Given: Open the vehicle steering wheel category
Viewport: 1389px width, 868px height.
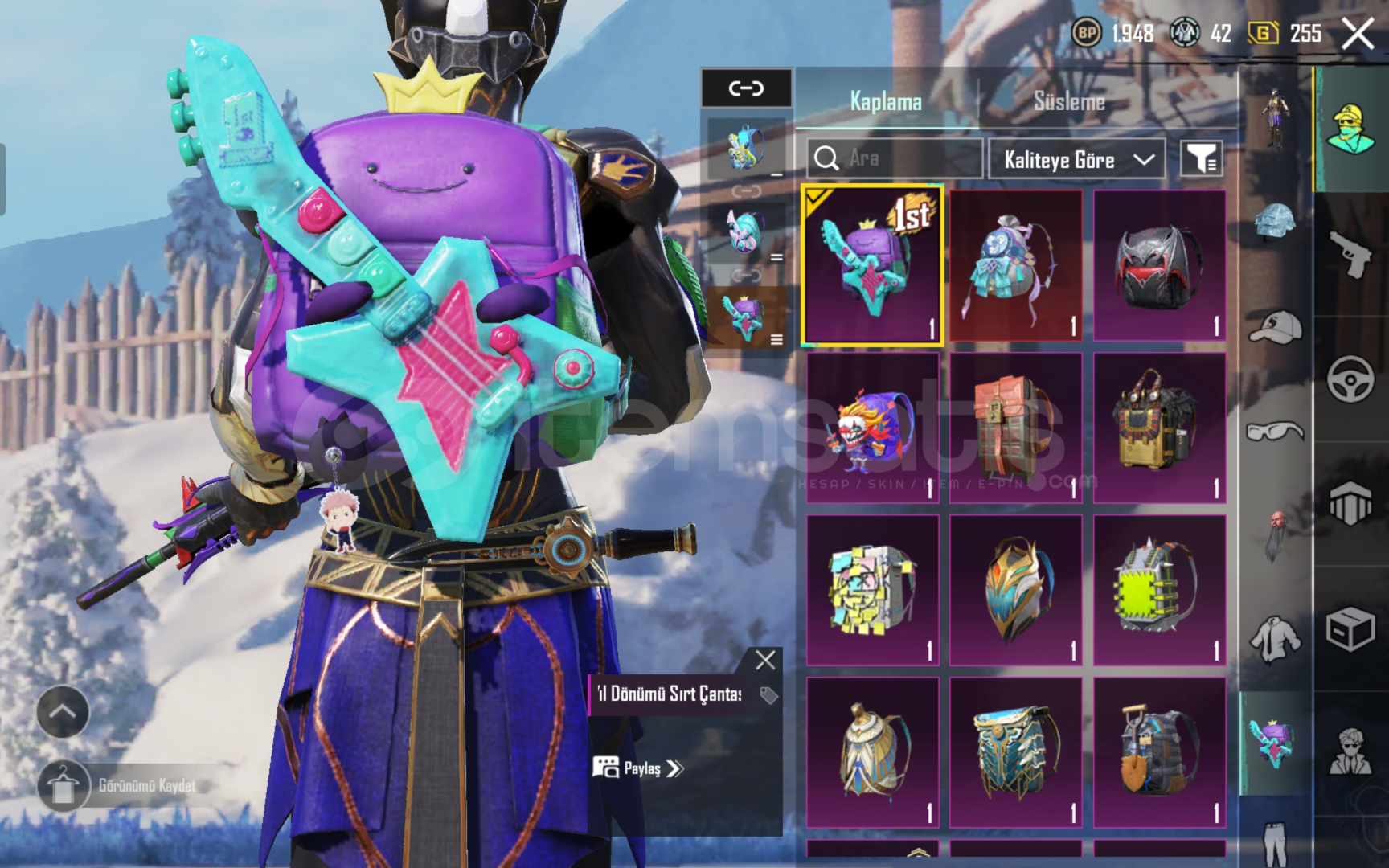Looking at the screenshot, I should pos(1350,378).
